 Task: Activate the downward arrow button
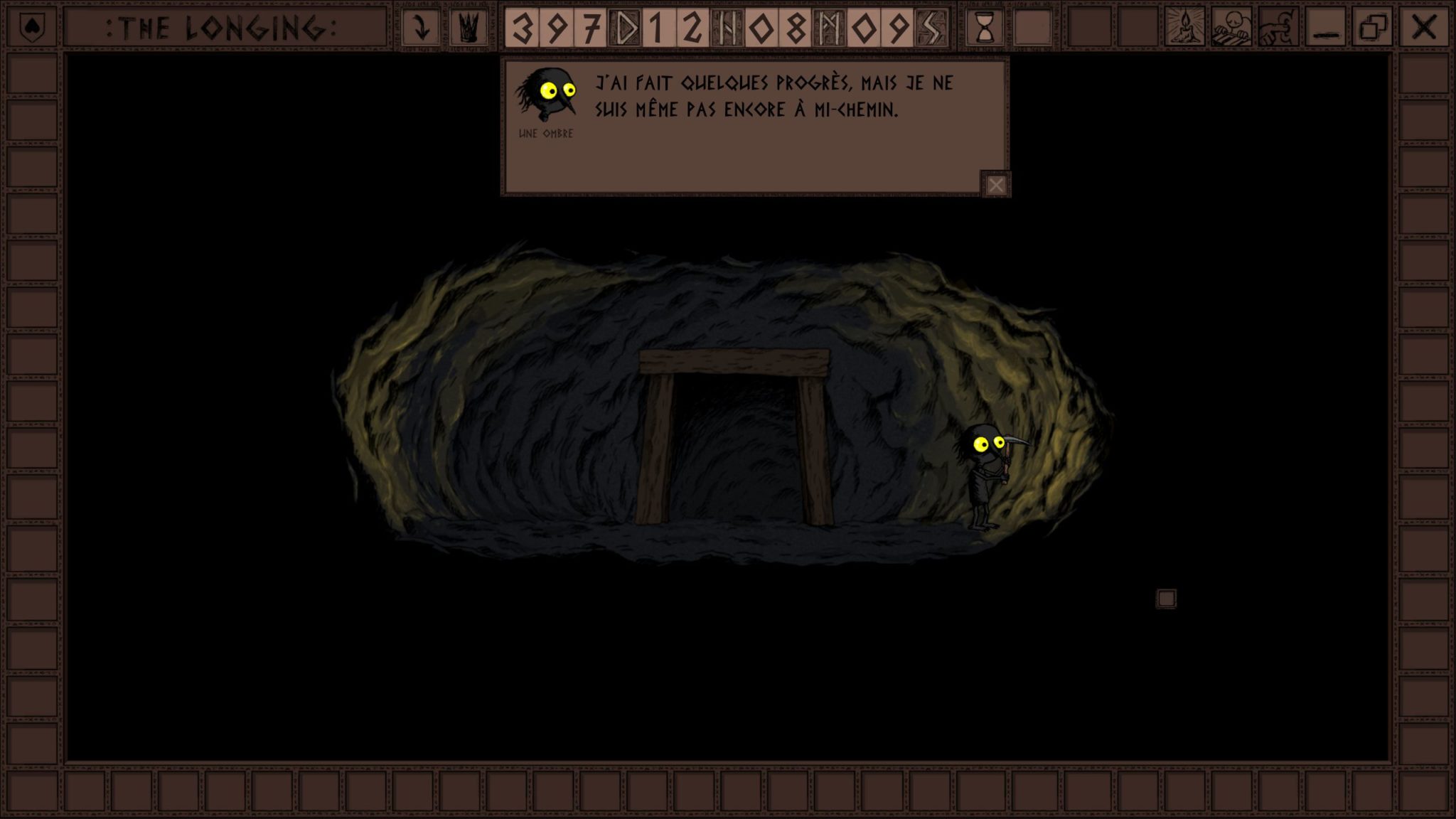click(x=421, y=28)
